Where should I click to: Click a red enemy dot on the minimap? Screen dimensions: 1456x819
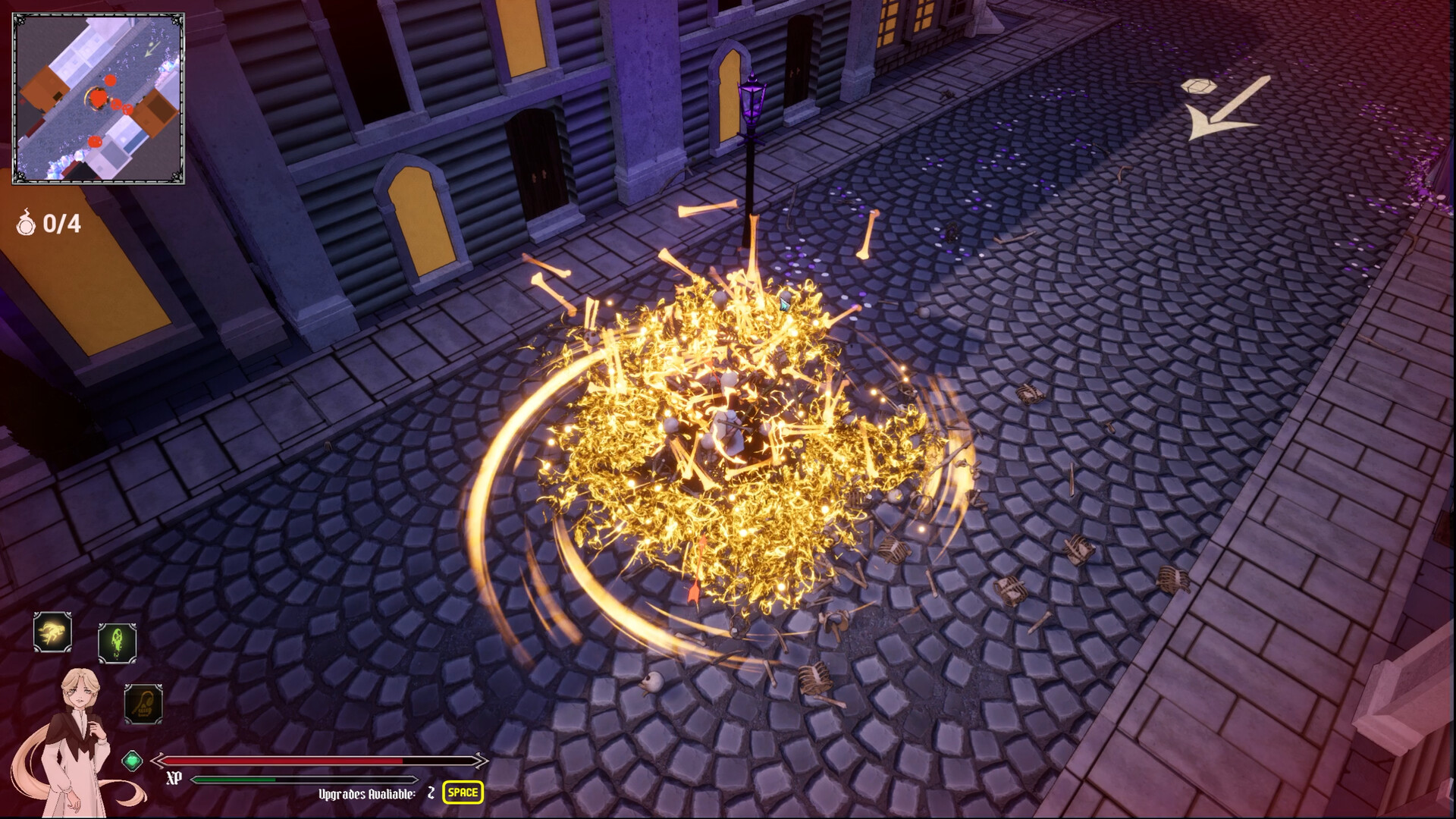(112, 81)
